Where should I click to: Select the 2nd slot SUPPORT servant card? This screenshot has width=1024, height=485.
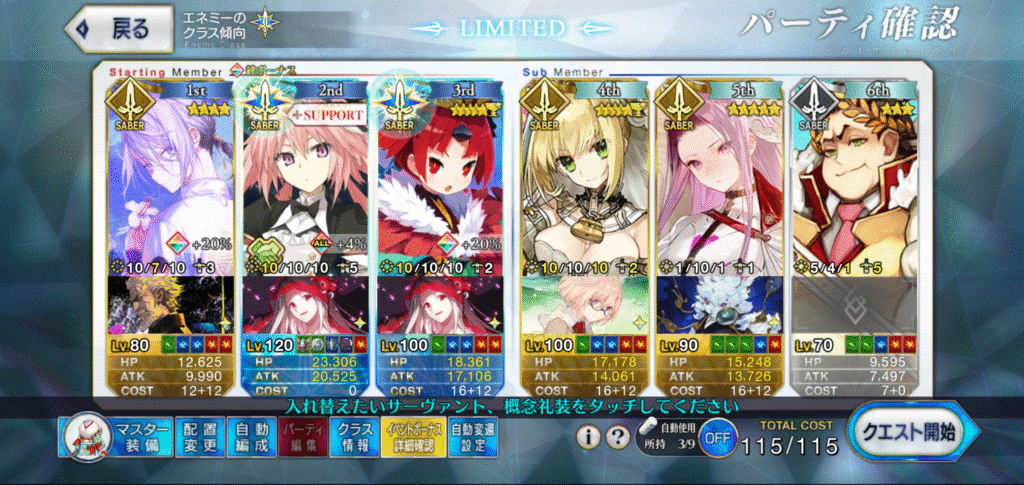click(304, 180)
